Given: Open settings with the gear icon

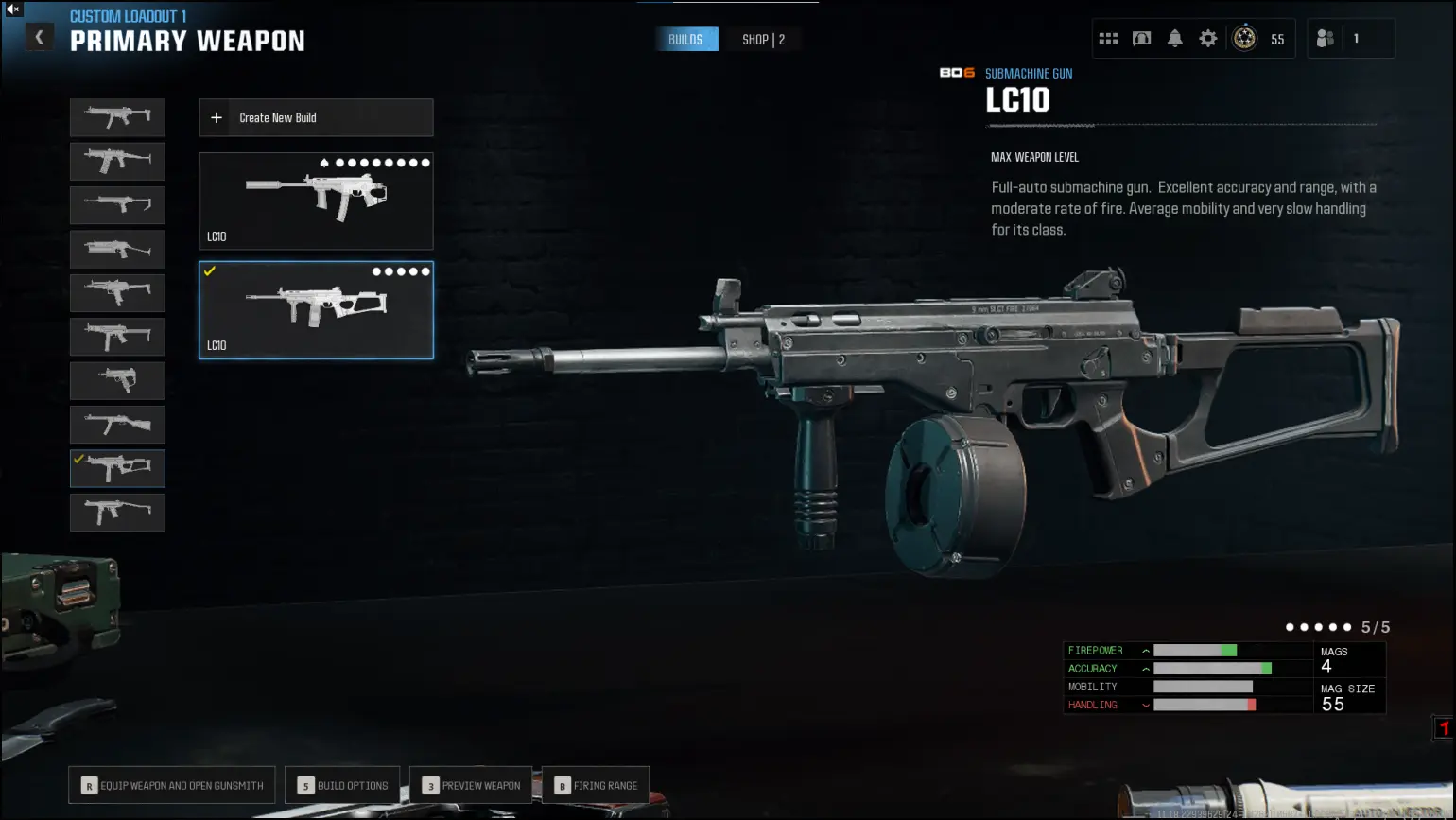Looking at the screenshot, I should click(1207, 39).
